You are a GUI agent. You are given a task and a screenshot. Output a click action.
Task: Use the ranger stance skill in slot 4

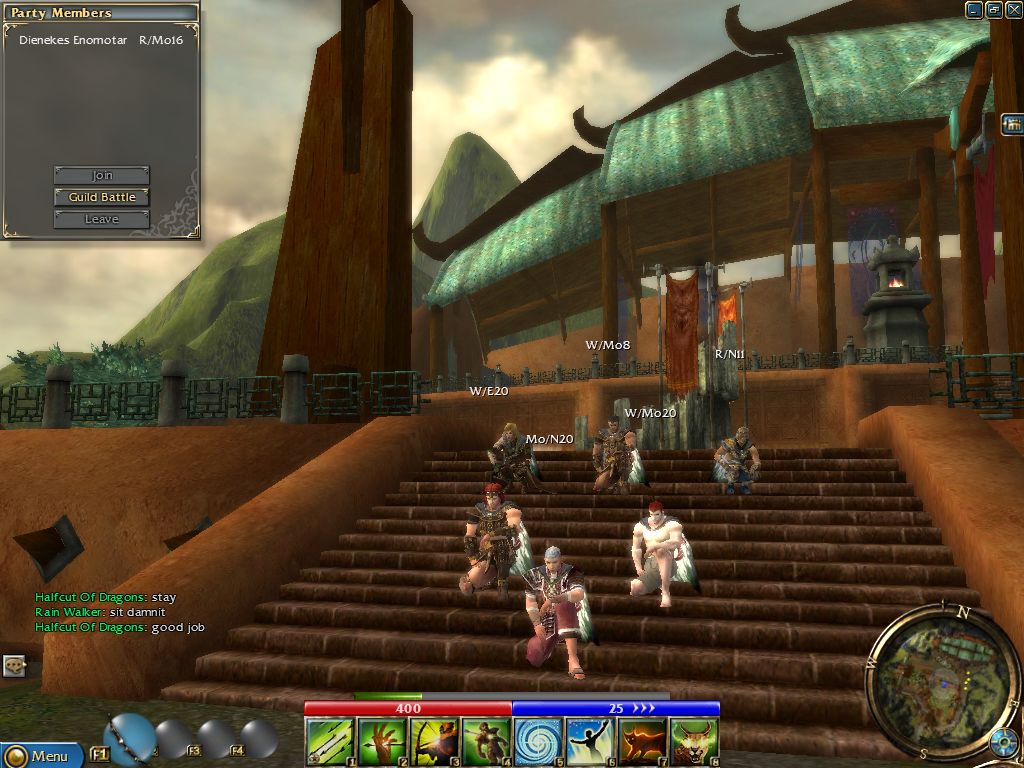pyautogui.click(x=486, y=743)
